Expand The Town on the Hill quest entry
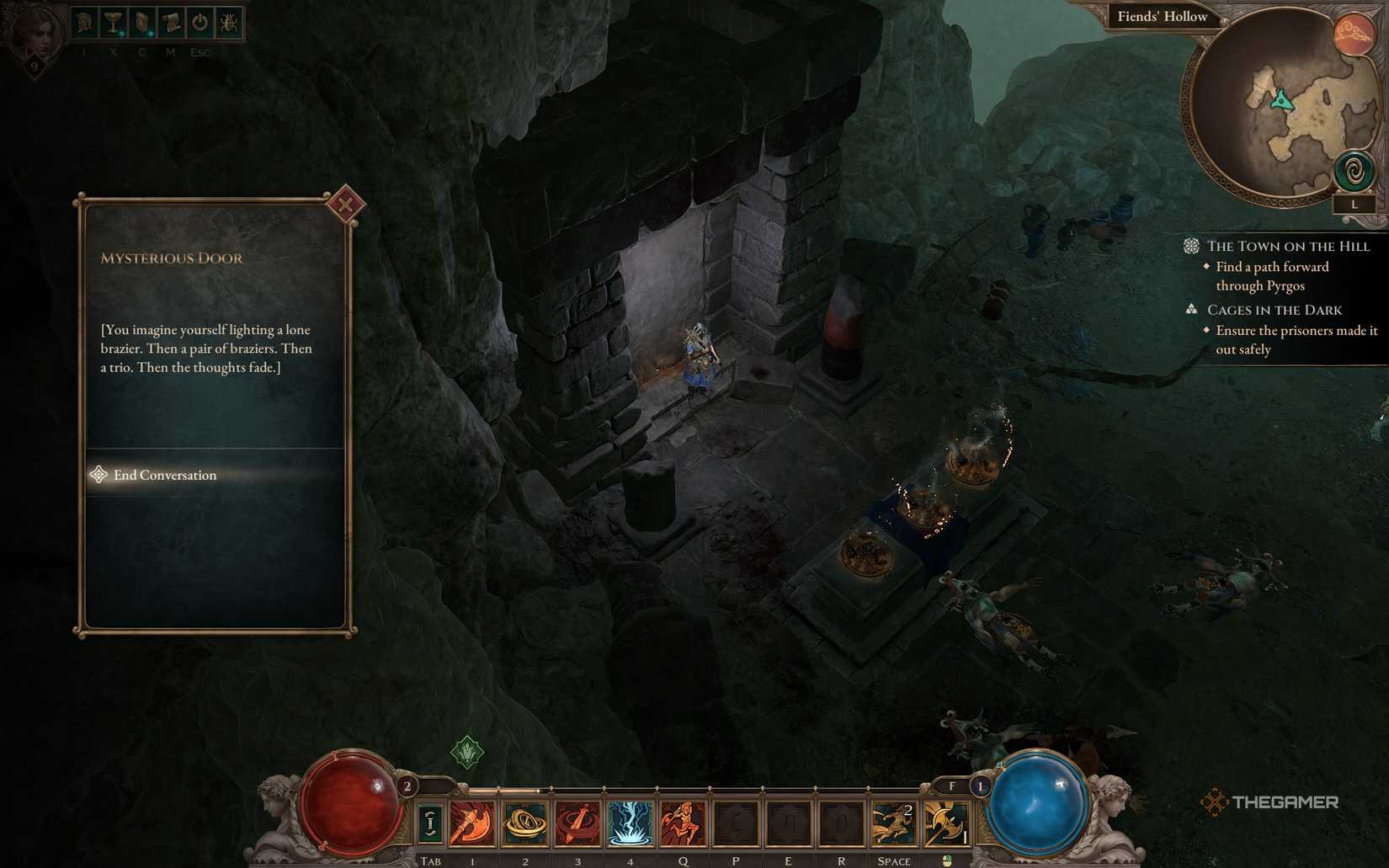This screenshot has height=868, width=1389. 1287,246
